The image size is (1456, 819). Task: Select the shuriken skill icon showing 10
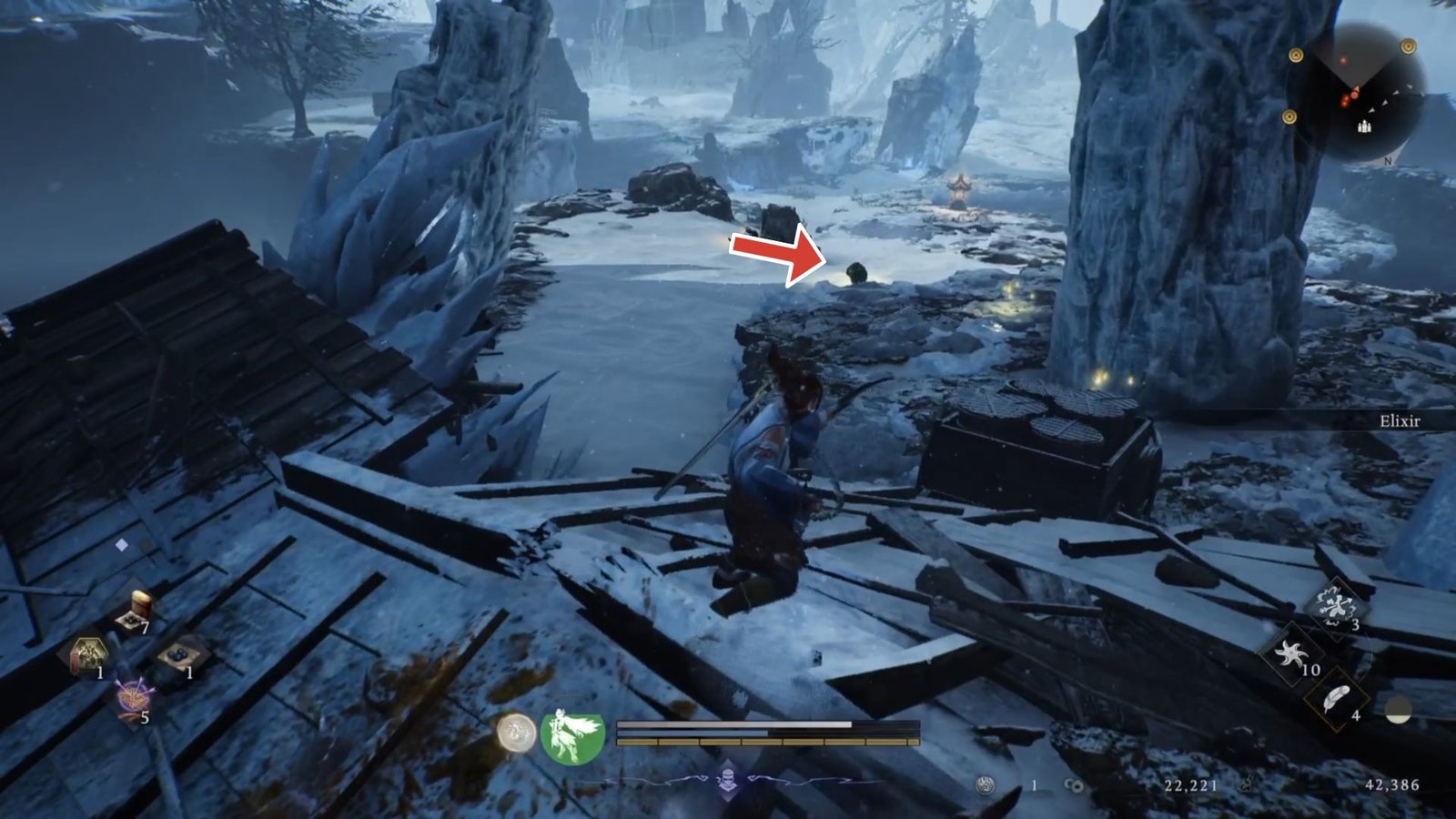coord(1290,653)
